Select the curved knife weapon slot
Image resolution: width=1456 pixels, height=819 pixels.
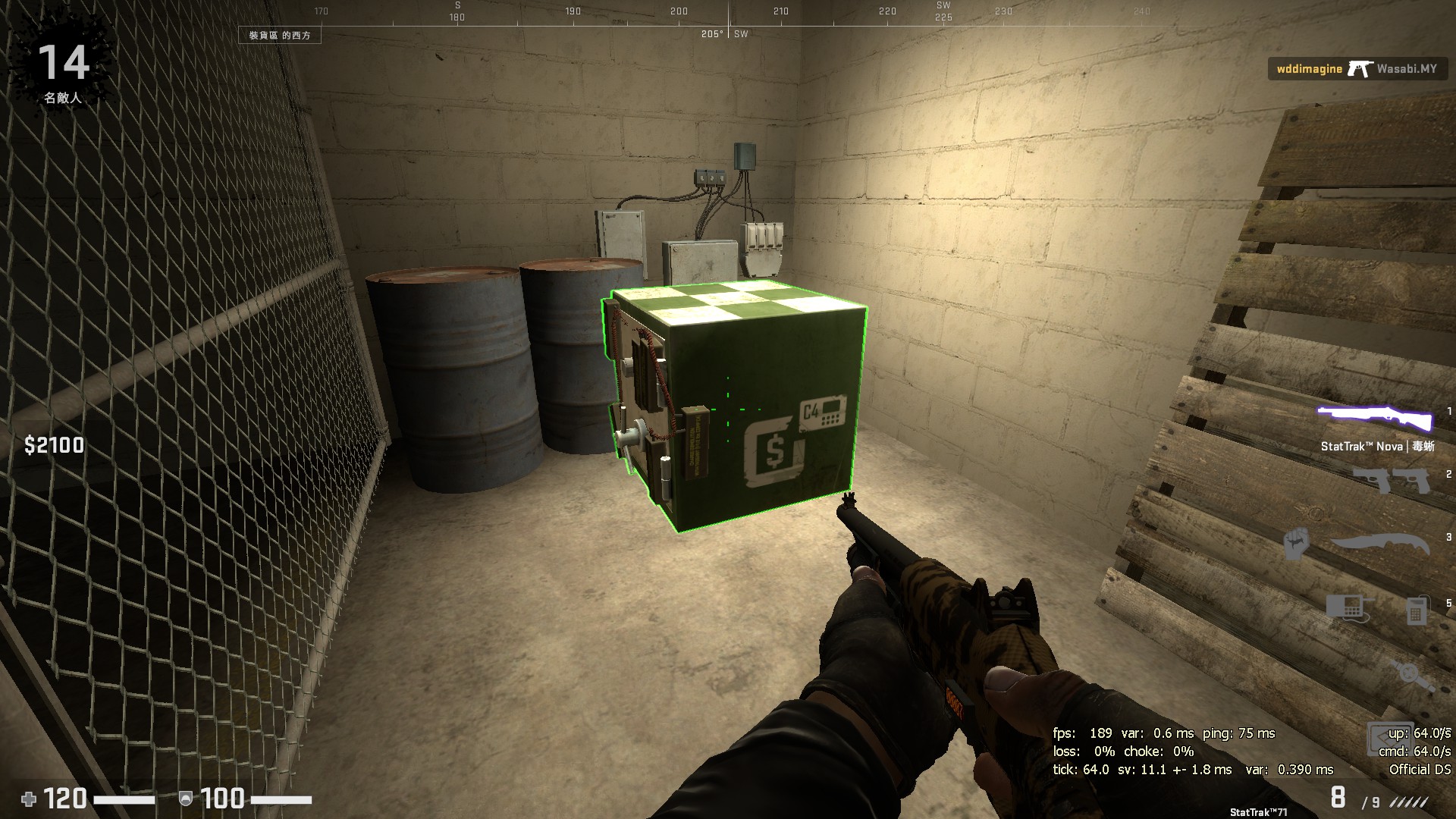click(x=1379, y=543)
